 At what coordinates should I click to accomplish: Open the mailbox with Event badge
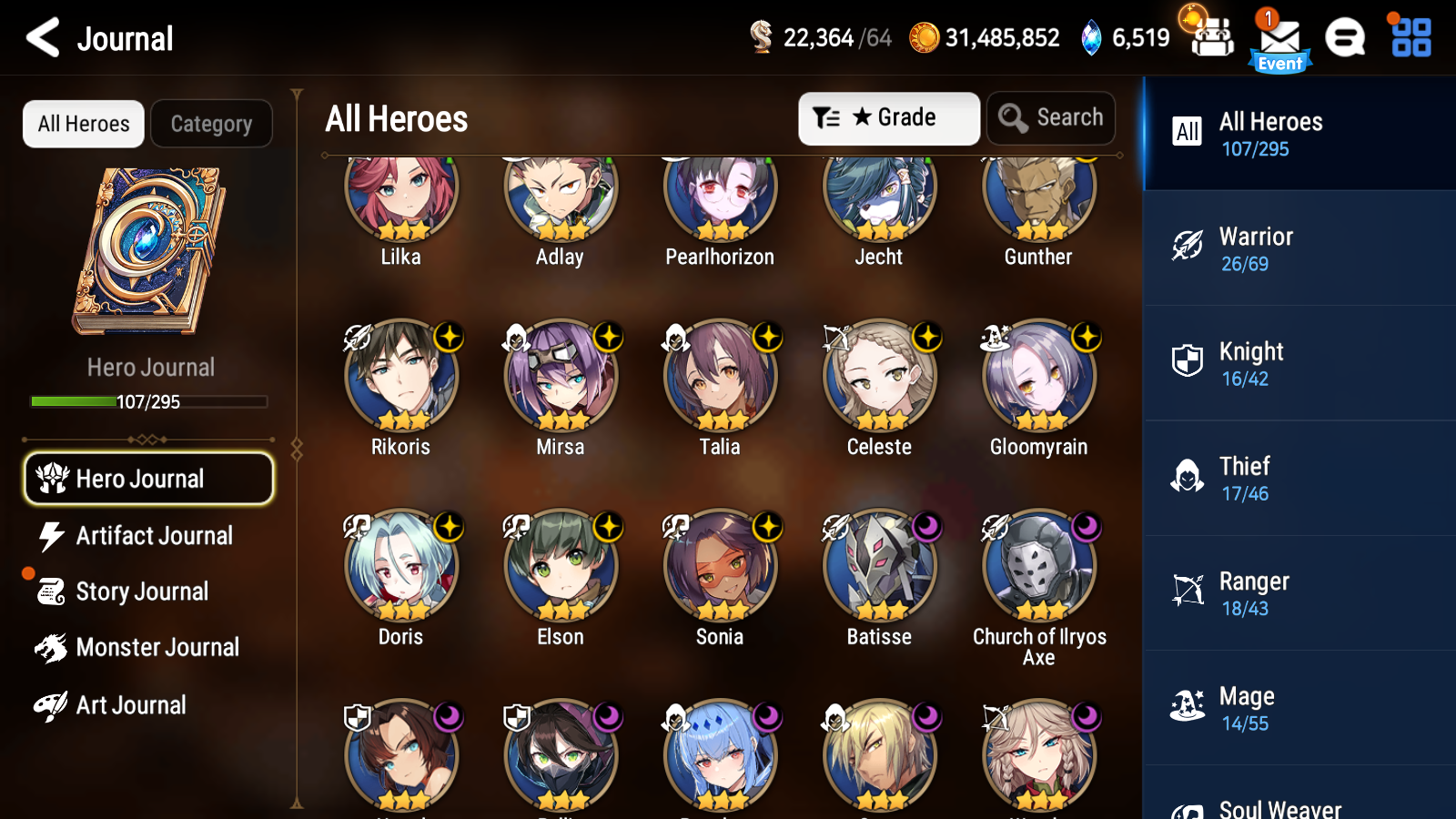[1278, 38]
